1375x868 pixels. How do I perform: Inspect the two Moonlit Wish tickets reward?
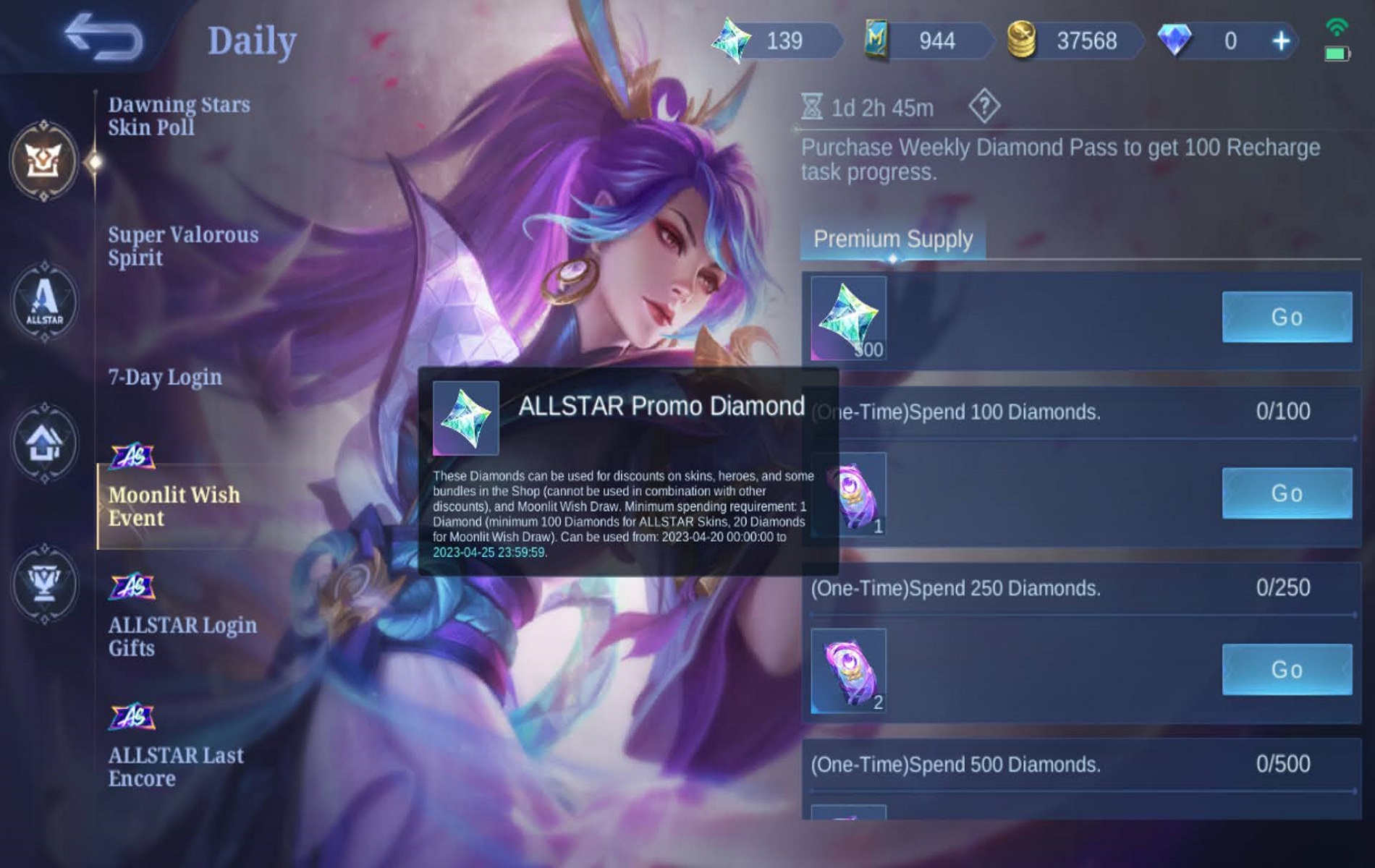pyautogui.click(x=848, y=671)
